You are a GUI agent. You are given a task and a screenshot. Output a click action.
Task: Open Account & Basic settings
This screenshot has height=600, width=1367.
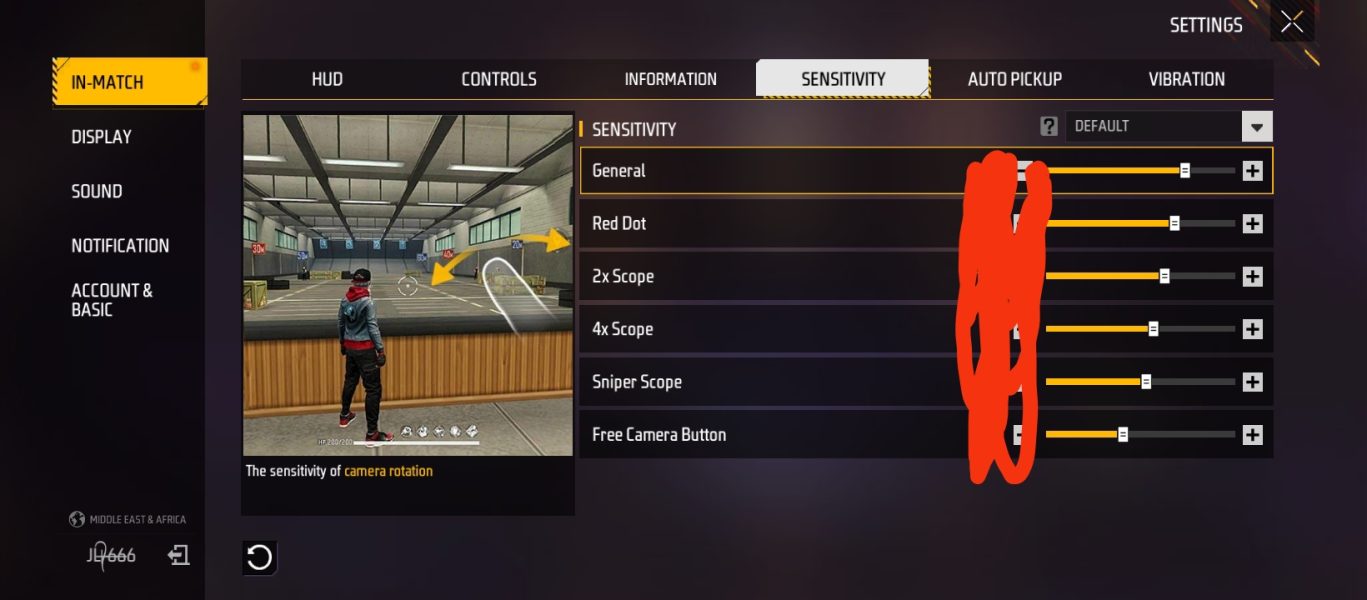[111, 300]
